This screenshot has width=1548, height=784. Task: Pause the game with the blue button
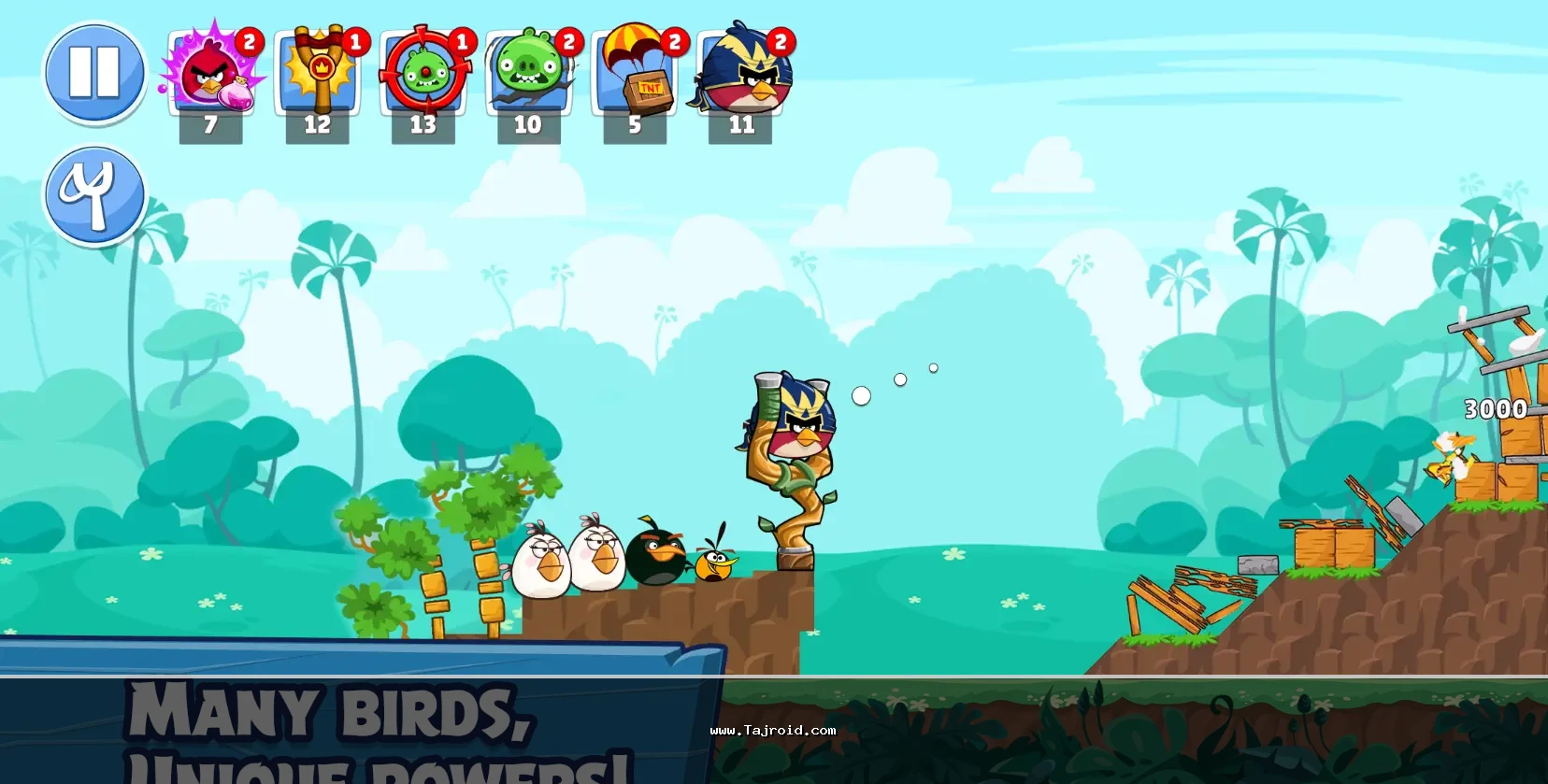pos(94,73)
